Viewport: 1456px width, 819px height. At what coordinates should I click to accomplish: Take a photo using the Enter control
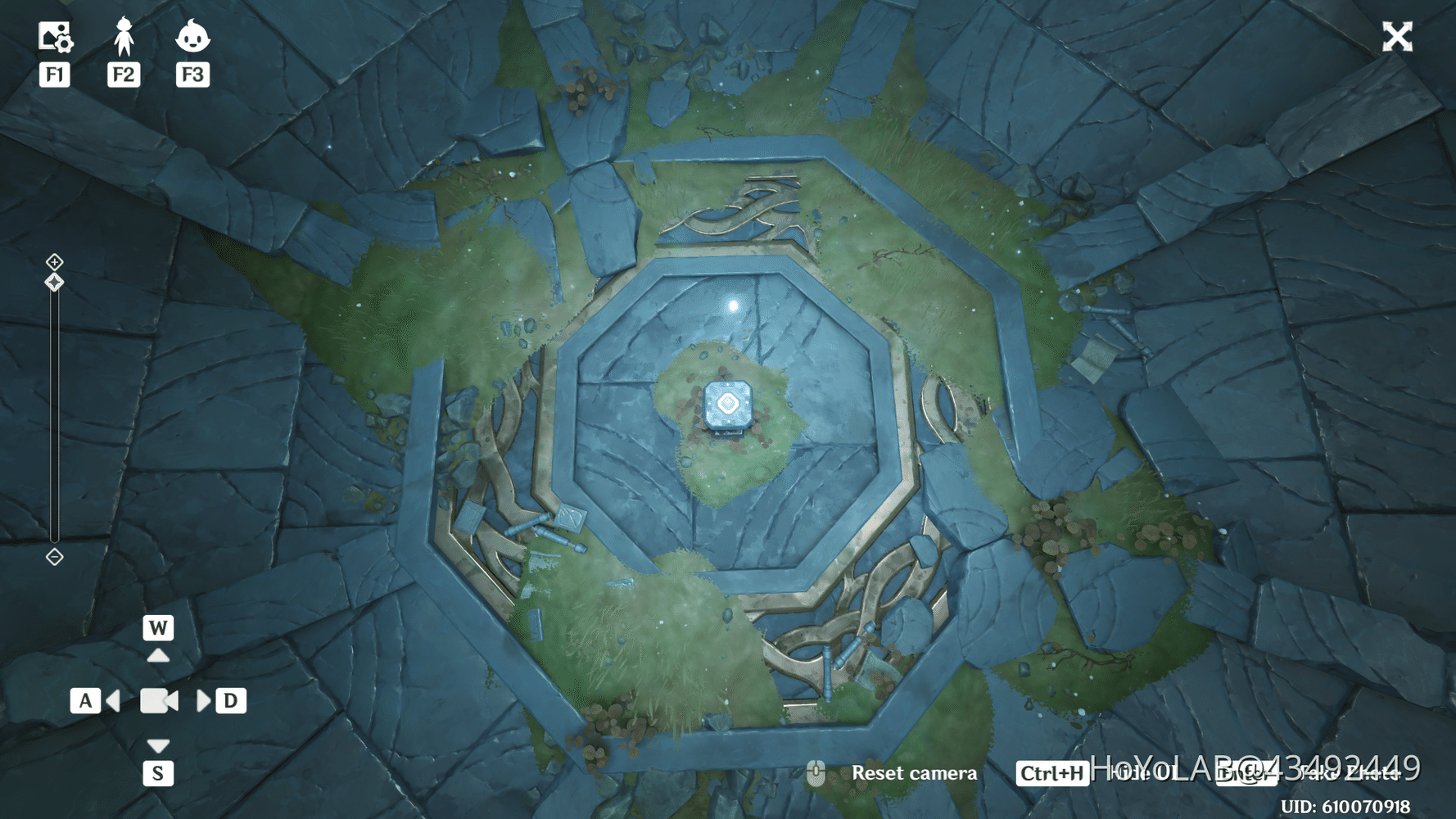coord(1246,773)
